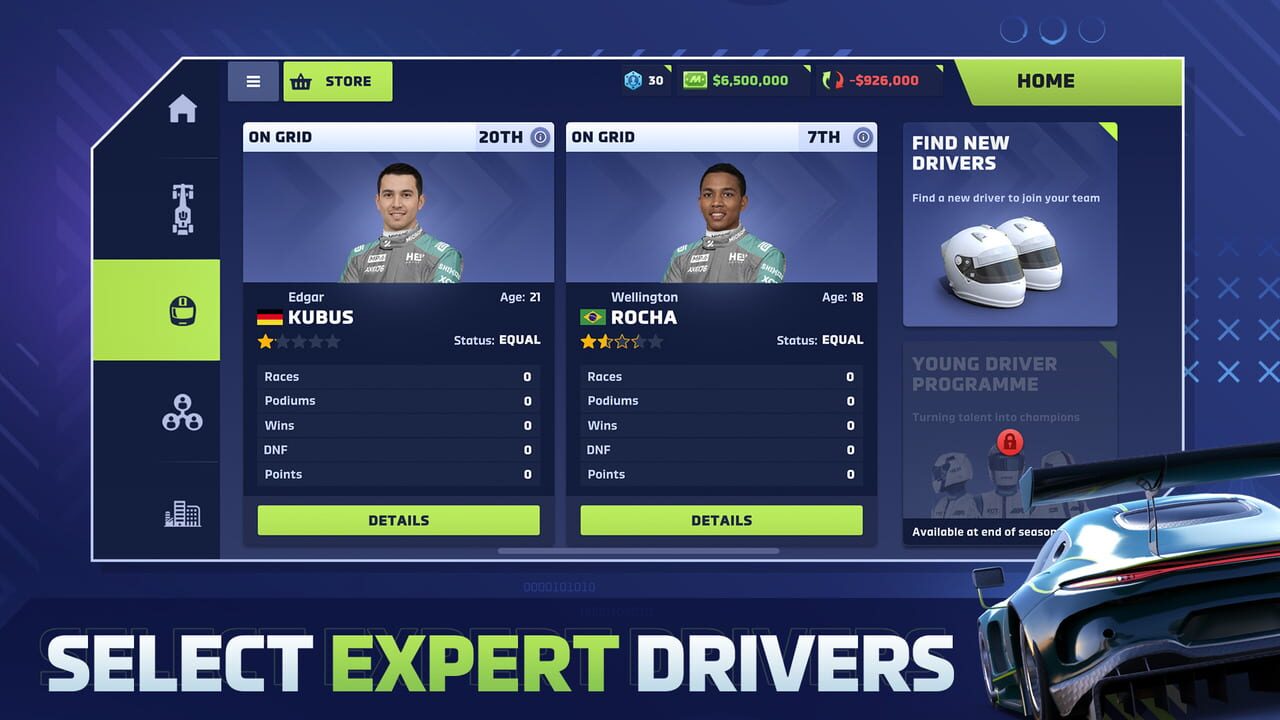Screen dimensions: 1280x720
Task: Click the cash balance of $6,500,000
Action: [x=743, y=79]
